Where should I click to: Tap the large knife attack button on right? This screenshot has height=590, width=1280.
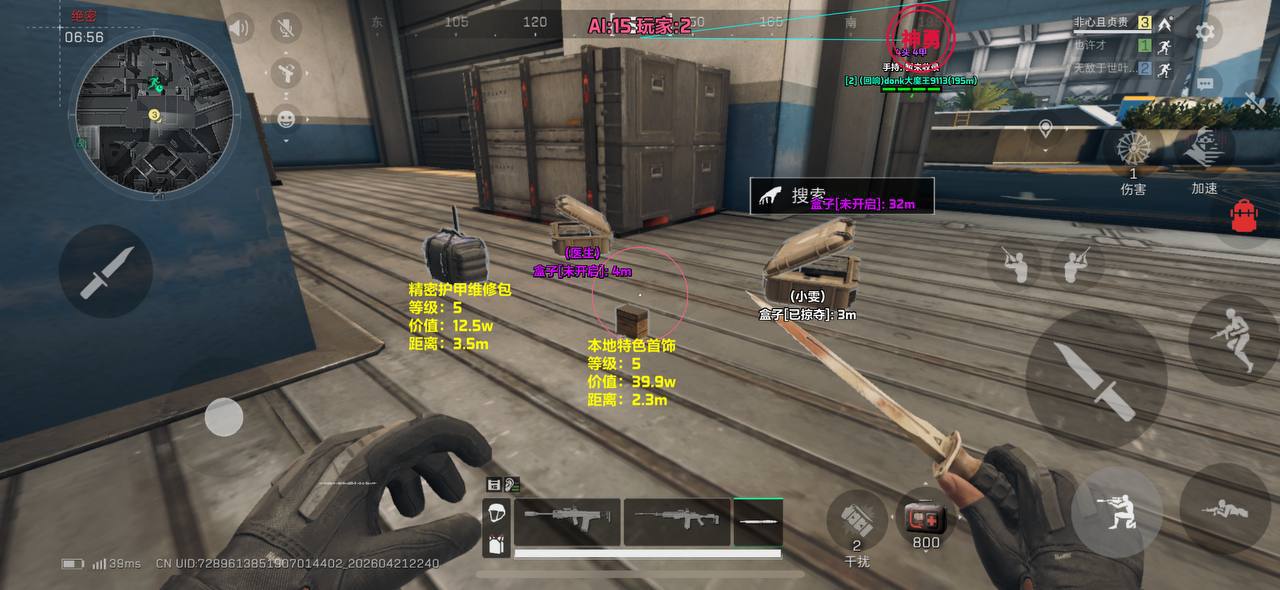pyautogui.click(x=1095, y=378)
